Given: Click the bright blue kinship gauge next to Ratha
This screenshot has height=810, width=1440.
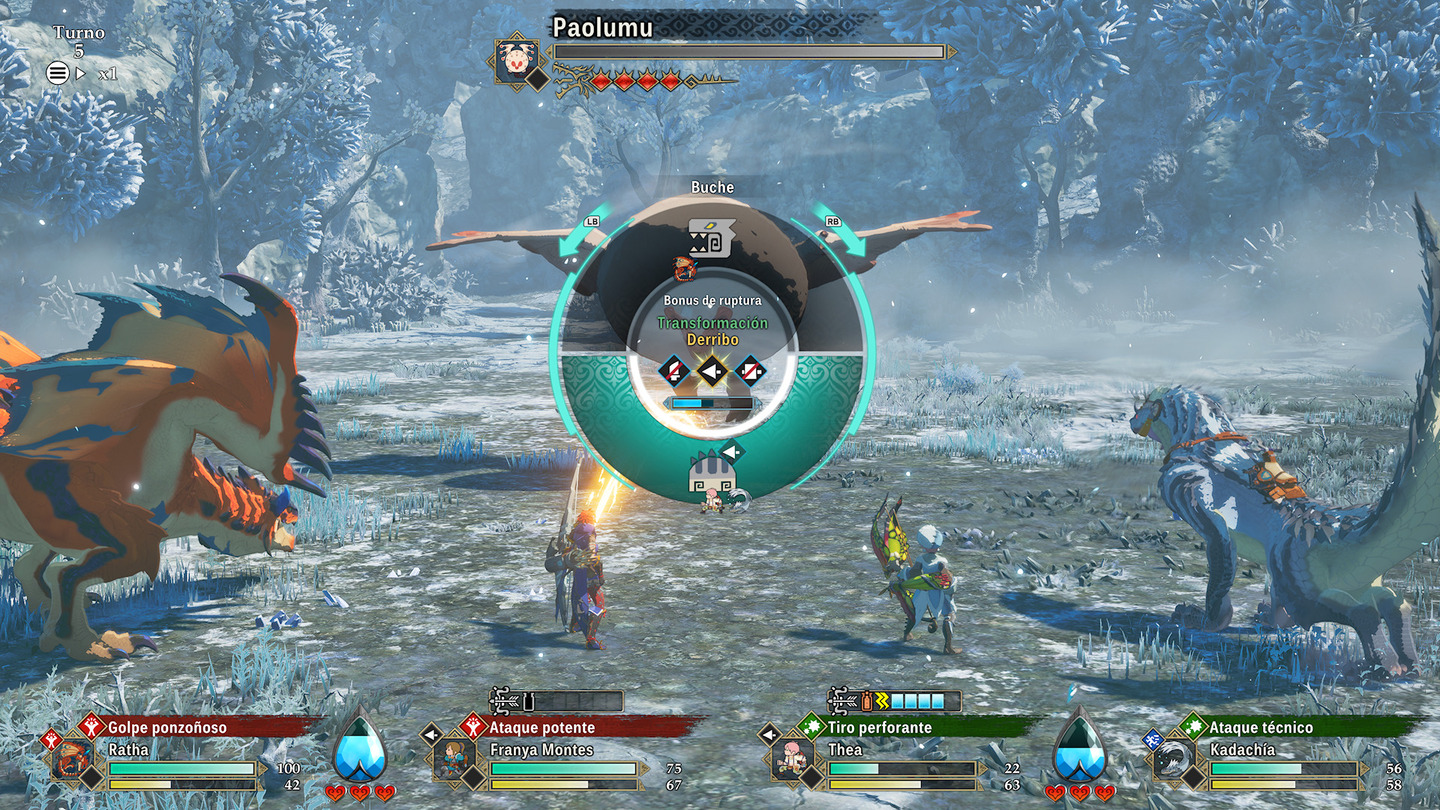Looking at the screenshot, I should [x=359, y=747].
